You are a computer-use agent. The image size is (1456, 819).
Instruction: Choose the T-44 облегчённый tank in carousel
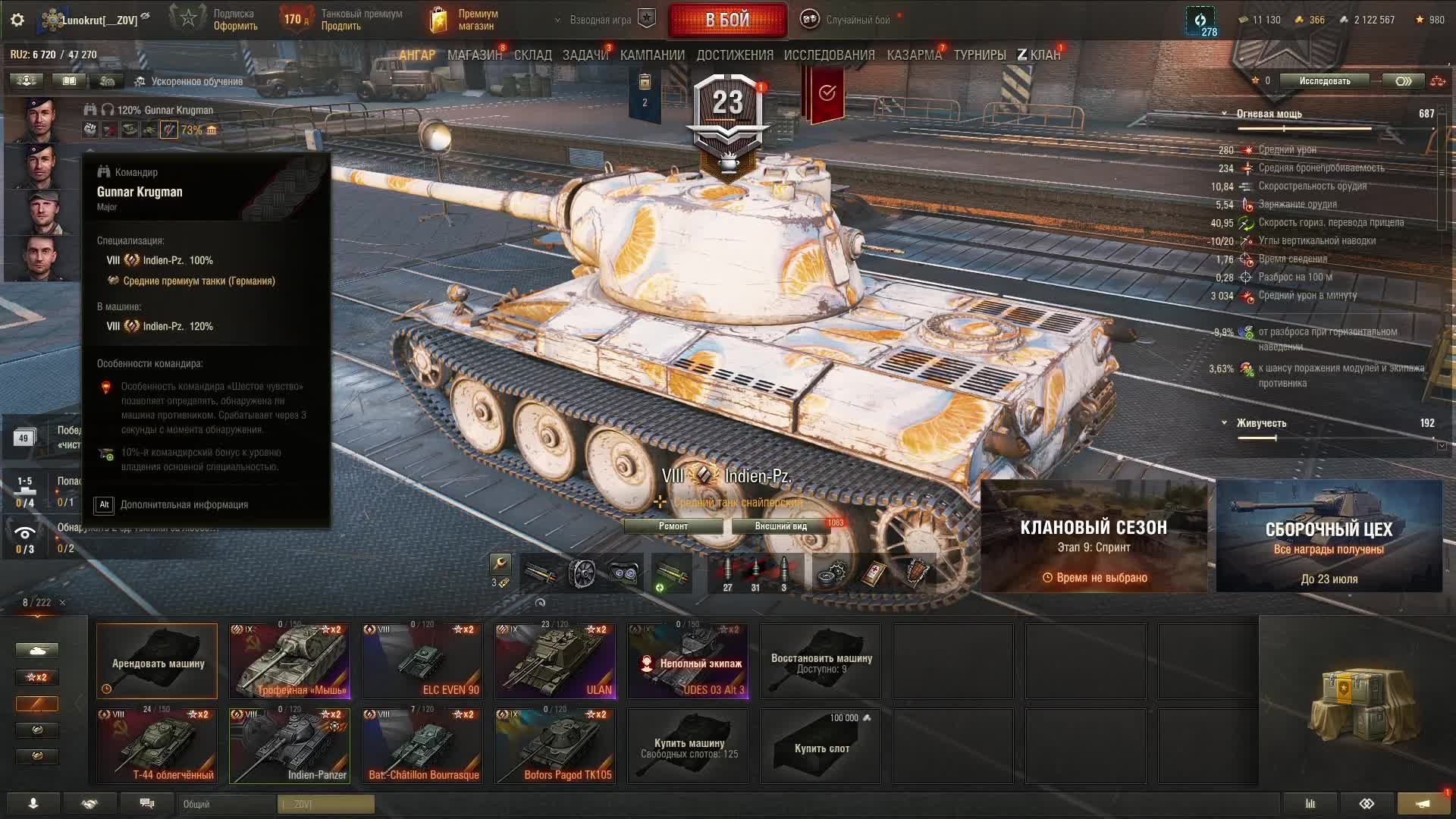point(157,746)
